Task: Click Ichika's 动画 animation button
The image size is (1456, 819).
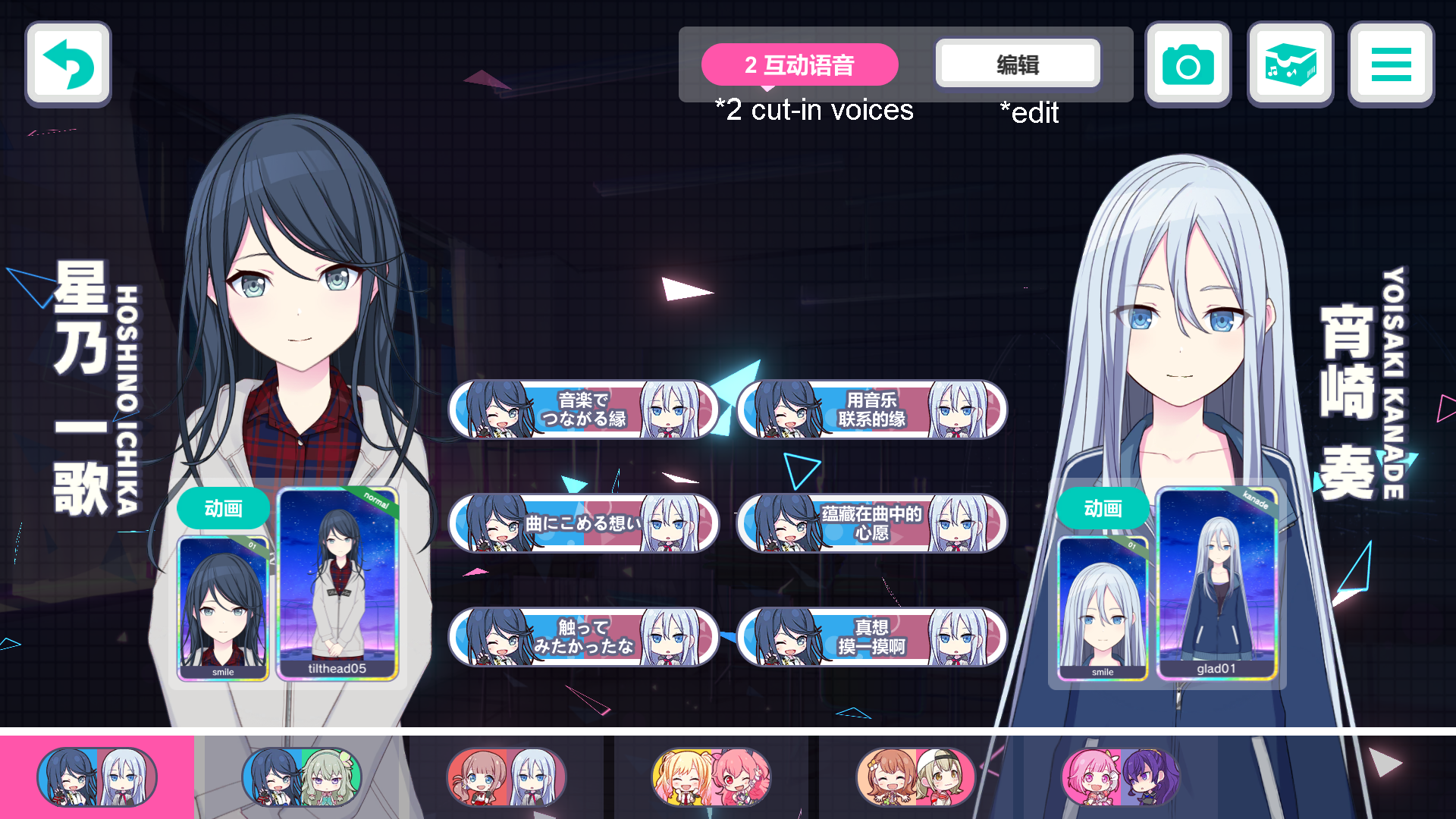Action: 223,508
